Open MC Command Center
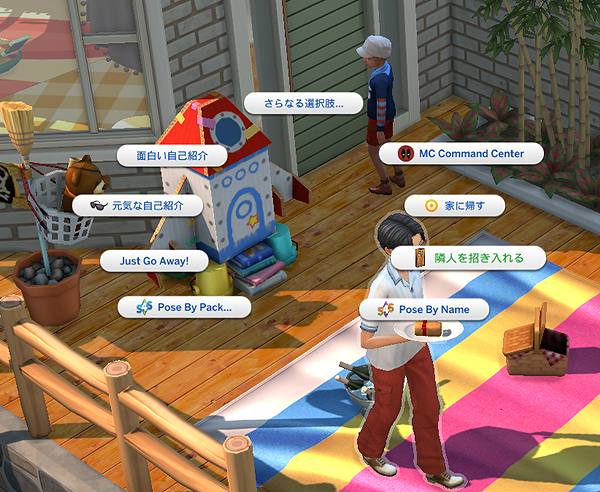The image size is (600, 492). pyautogui.click(x=461, y=154)
